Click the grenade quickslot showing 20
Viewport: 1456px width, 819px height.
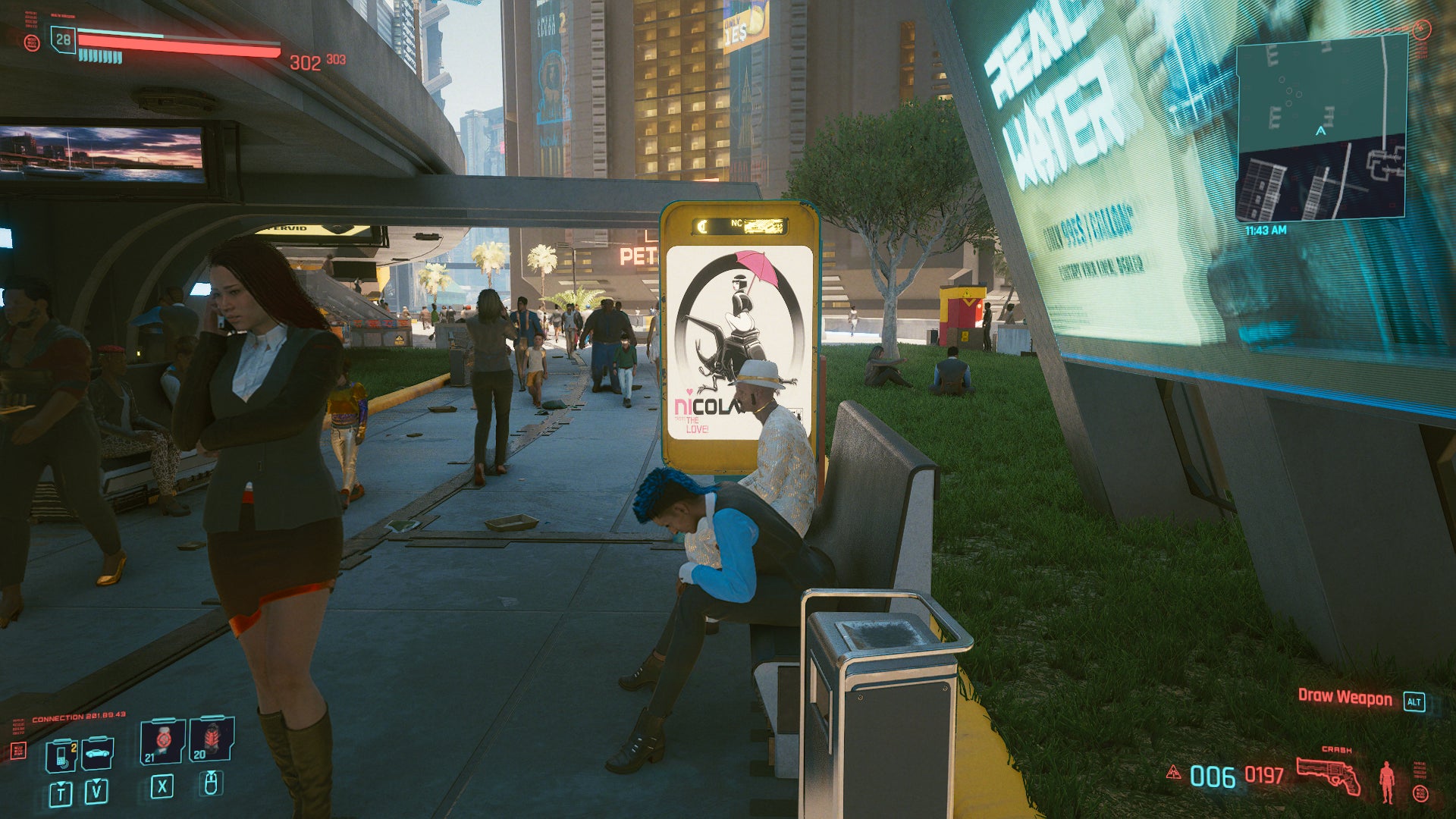(x=211, y=741)
